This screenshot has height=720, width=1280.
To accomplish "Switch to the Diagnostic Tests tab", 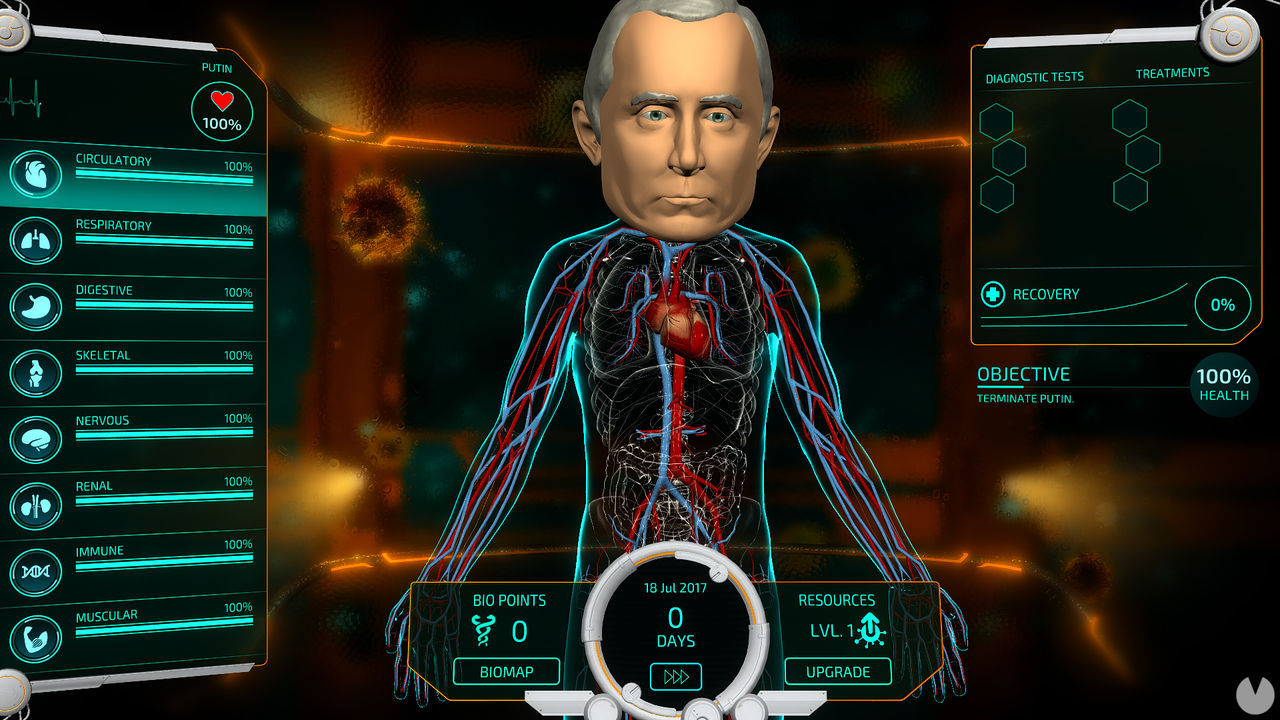I will point(1034,75).
